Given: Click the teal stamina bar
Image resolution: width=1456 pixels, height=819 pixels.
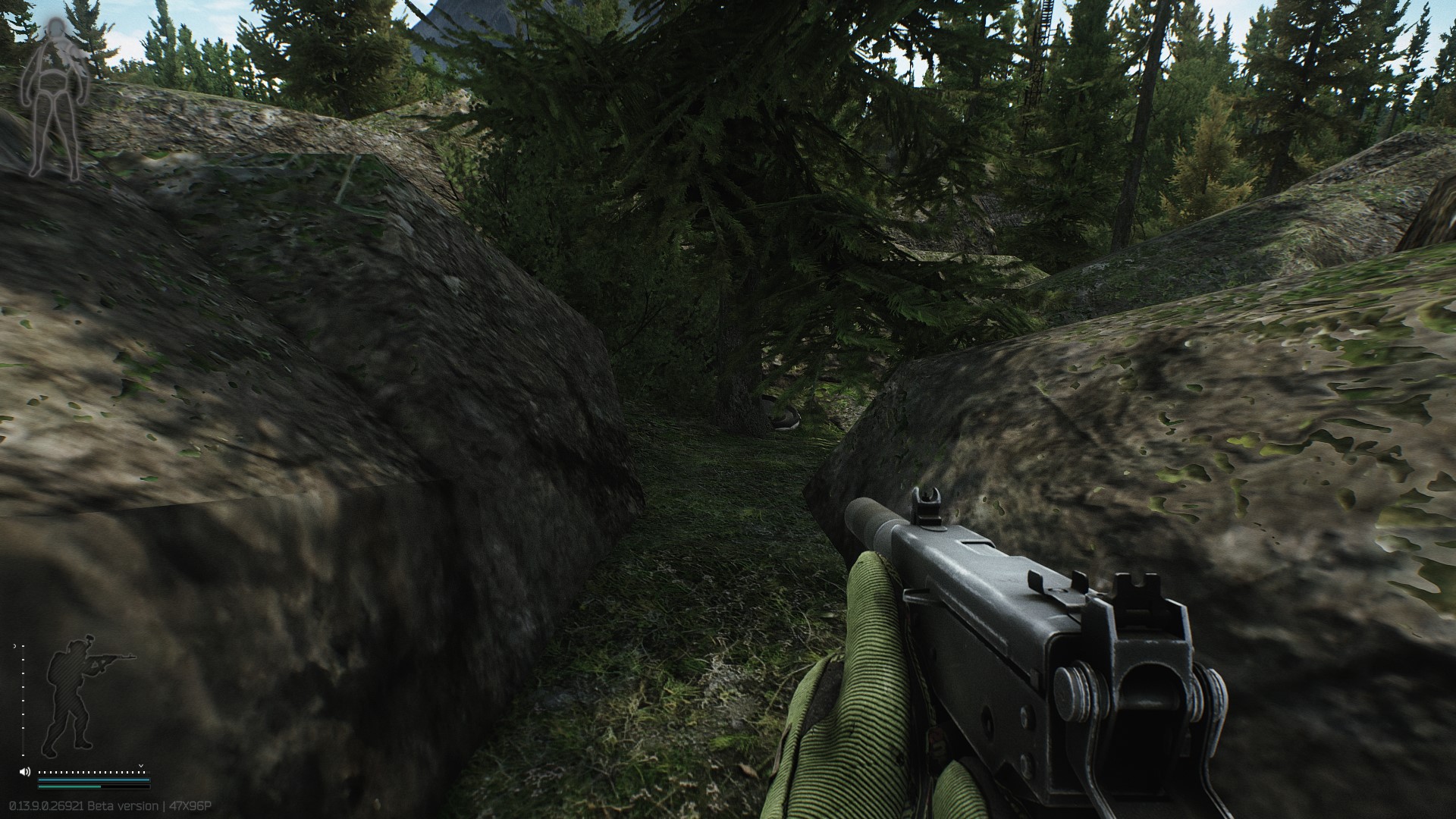Looking at the screenshot, I should 93,780.
